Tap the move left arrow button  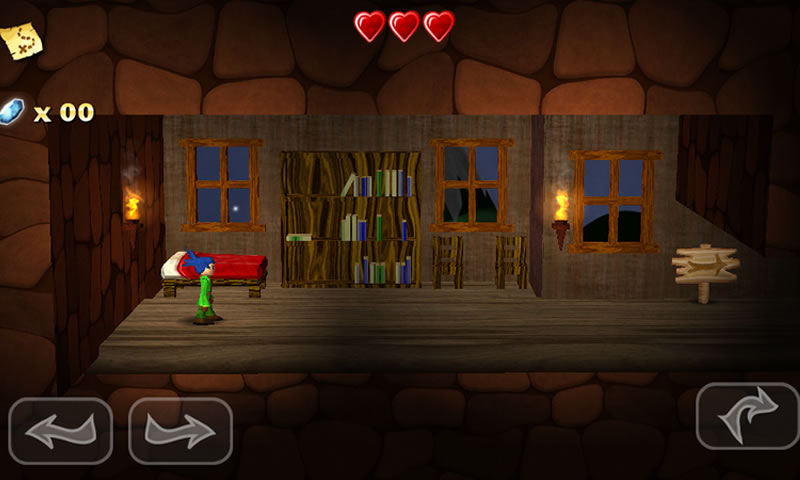click(60, 431)
